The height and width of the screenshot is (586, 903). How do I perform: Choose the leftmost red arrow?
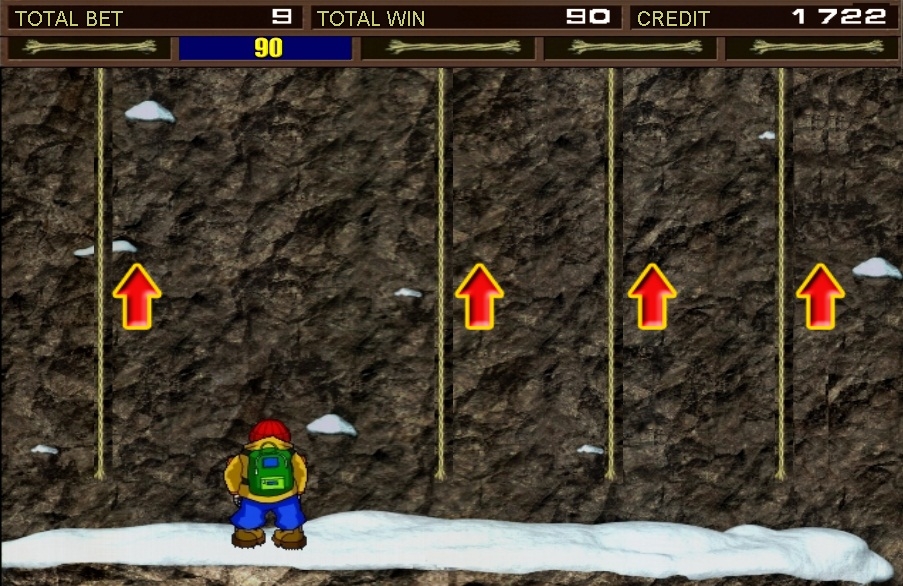[x=137, y=296]
